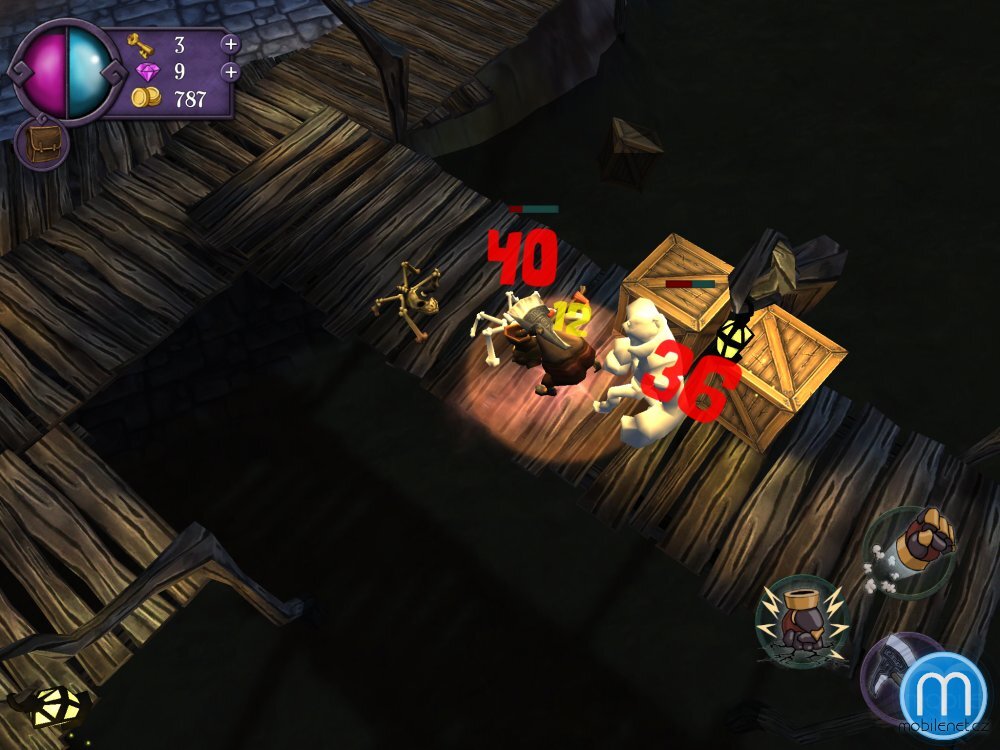Attack with the hammer weapon button
This screenshot has height=750, width=1000.
tap(885, 675)
